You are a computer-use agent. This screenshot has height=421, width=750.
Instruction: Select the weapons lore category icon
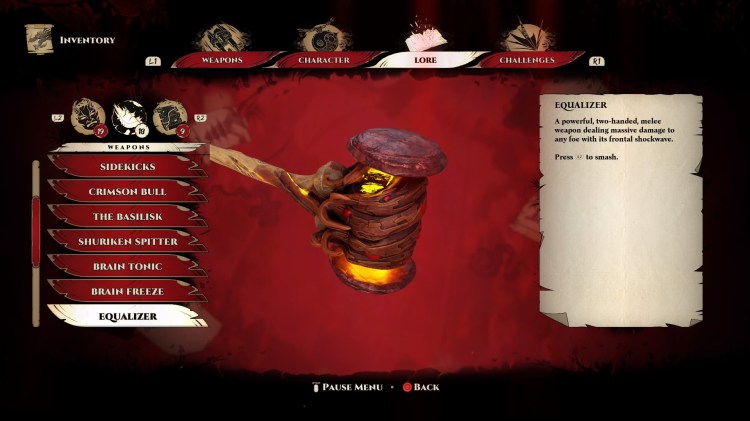(x=128, y=116)
